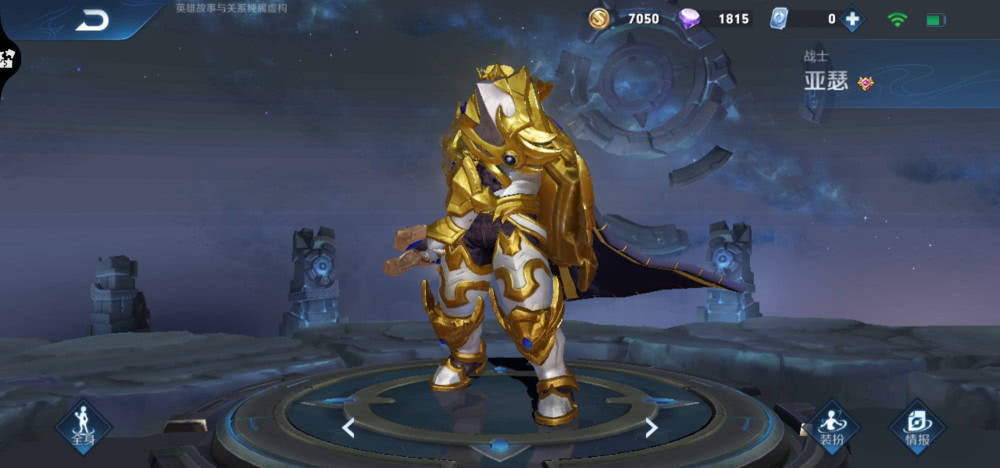Switch to the previous hero with left arrow
The width and height of the screenshot is (1000, 468).
(x=348, y=428)
